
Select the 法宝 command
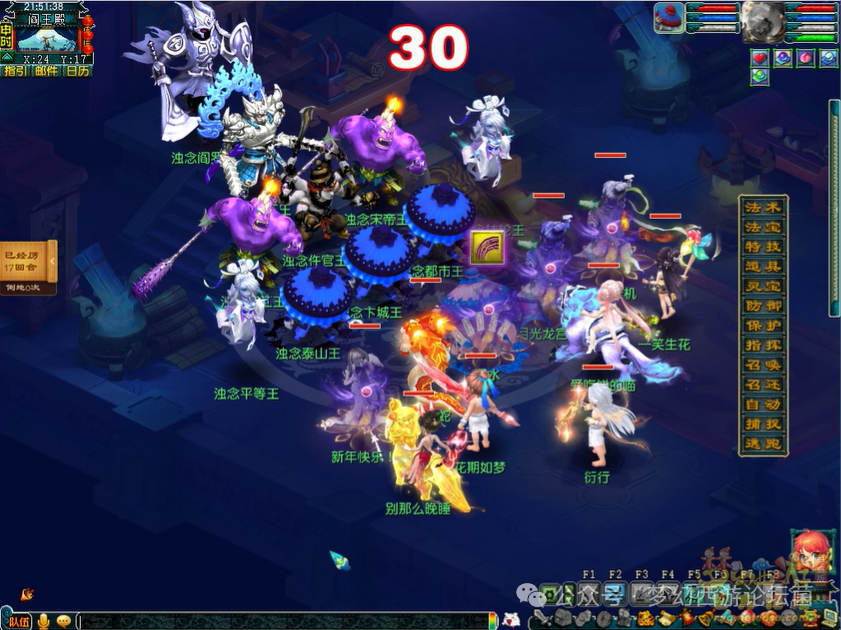pos(763,227)
